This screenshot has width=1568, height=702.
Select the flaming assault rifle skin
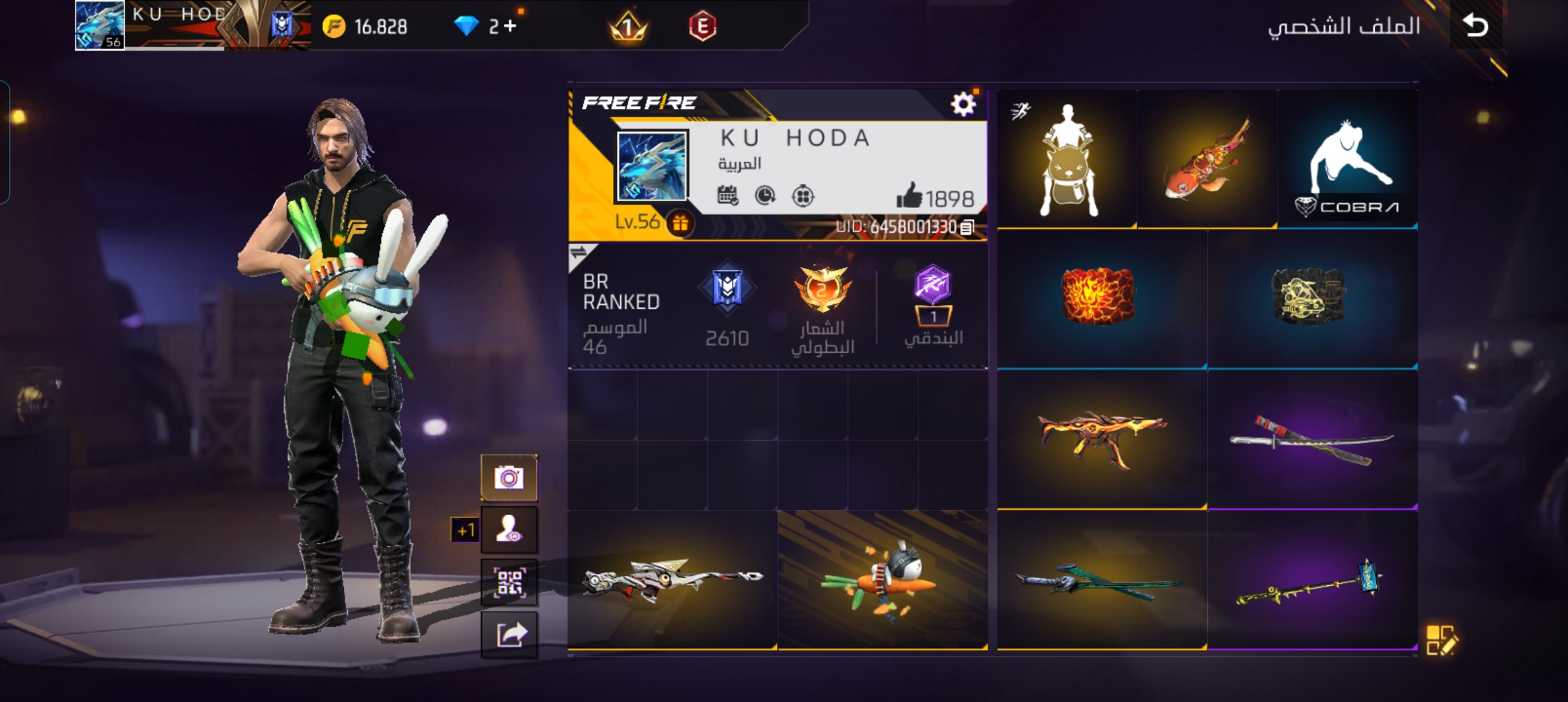[x=1101, y=440]
